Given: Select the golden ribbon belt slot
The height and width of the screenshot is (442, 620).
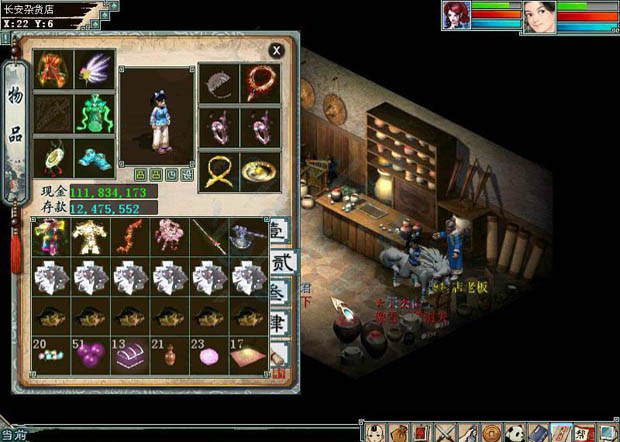Looking at the screenshot, I should point(220,171).
